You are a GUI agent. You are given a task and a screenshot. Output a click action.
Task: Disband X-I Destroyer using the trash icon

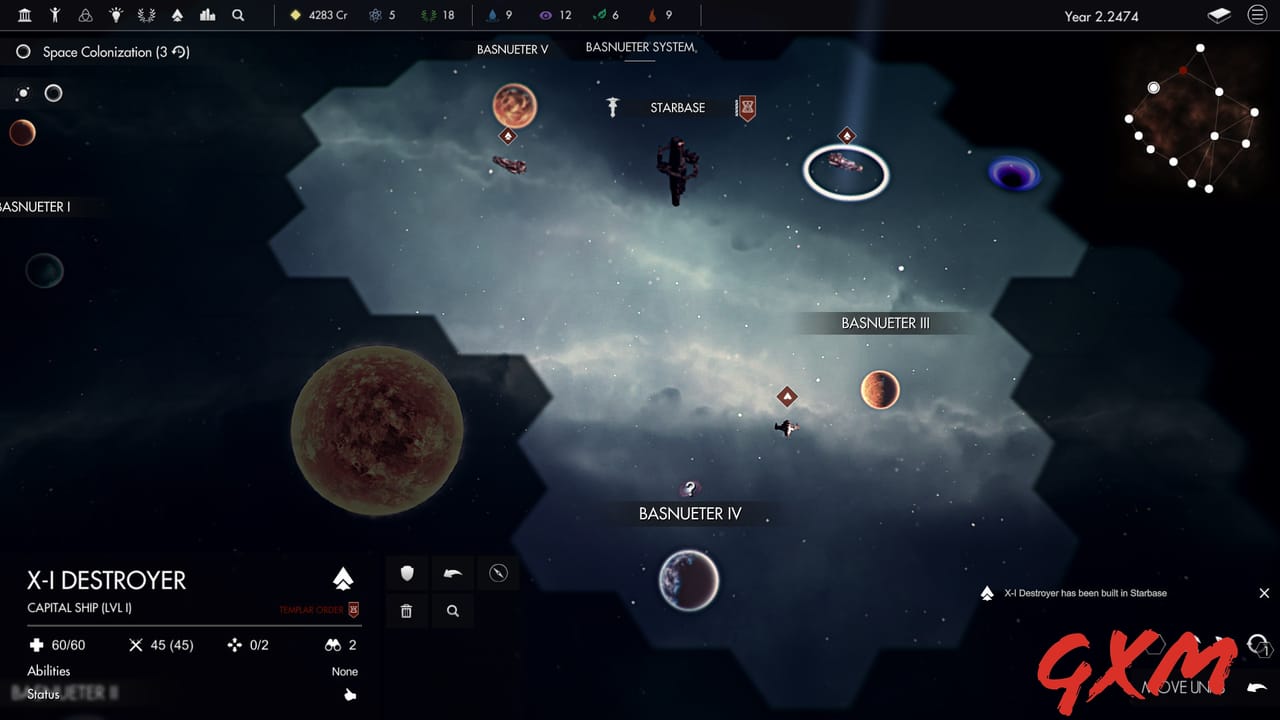coord(407,611)
